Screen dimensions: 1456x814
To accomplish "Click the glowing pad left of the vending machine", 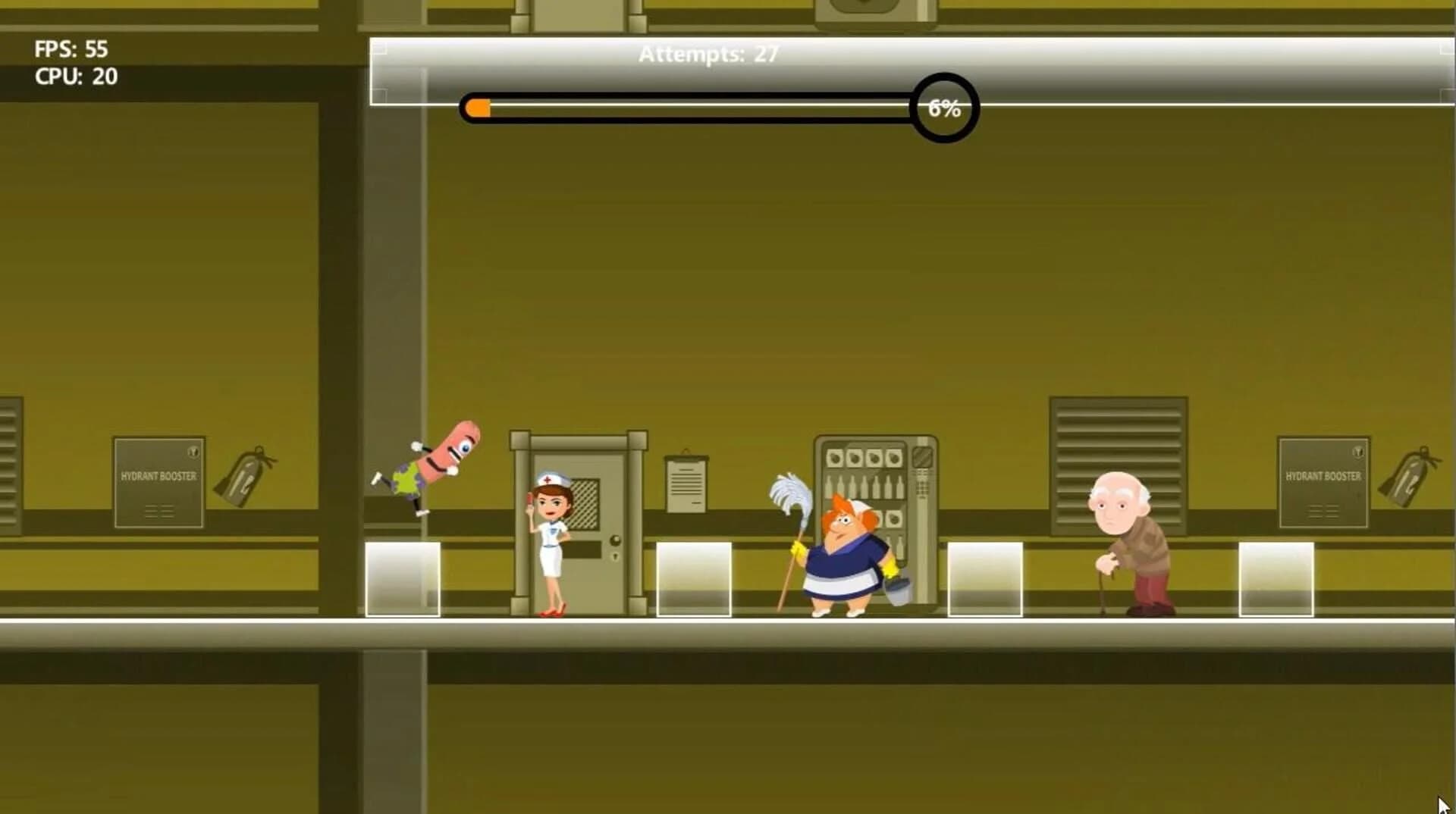I will coord(695,580).
